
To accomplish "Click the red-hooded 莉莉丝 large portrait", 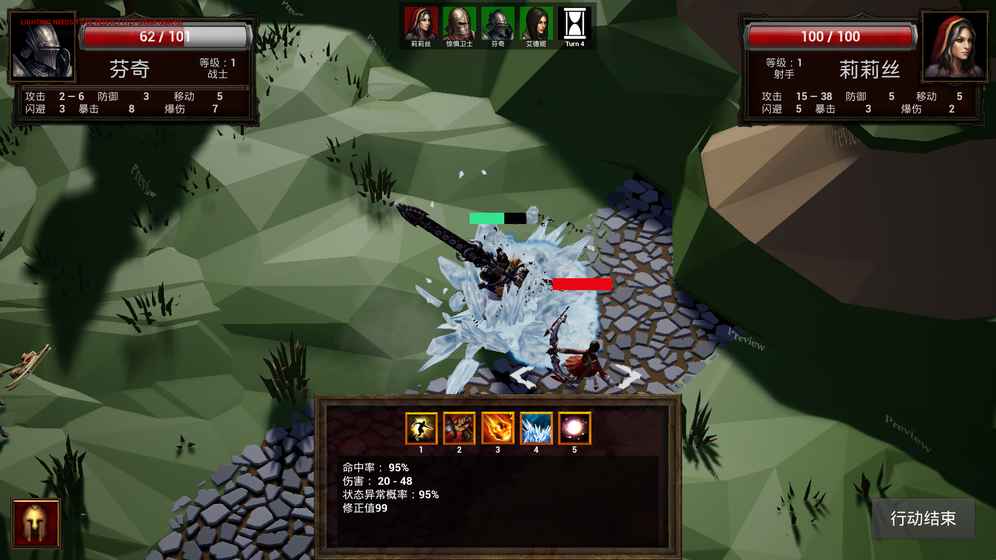I will (x=954, y=48).
